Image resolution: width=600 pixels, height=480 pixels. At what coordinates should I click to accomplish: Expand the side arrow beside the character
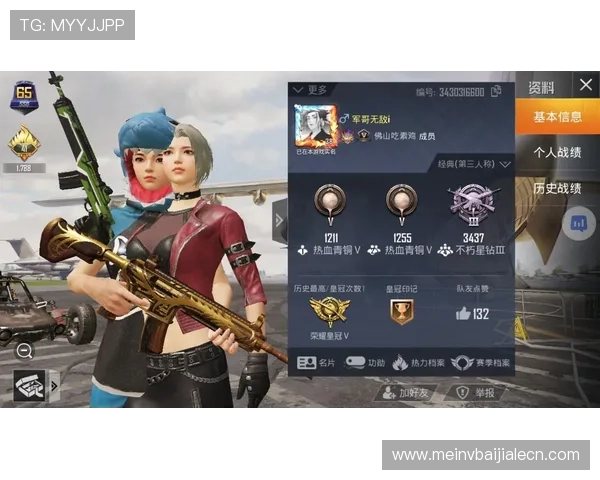tap(279, 220)
